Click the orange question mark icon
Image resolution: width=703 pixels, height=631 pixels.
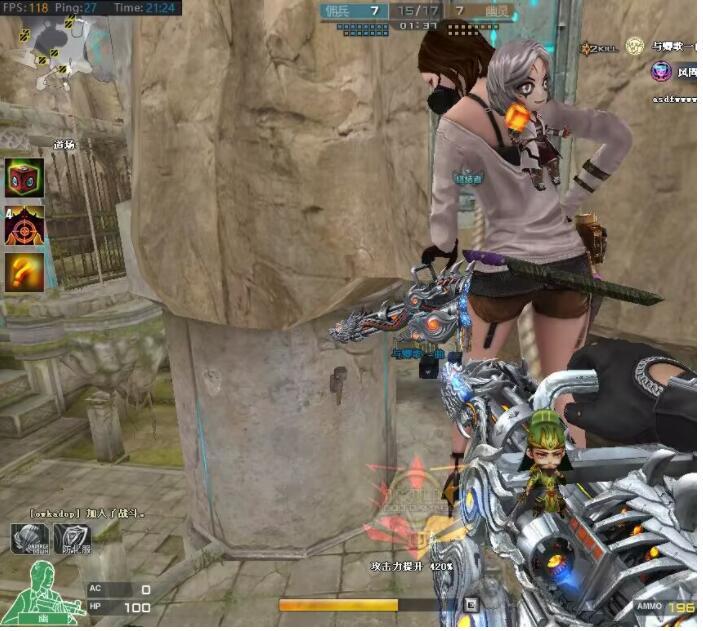click(25, 271)
